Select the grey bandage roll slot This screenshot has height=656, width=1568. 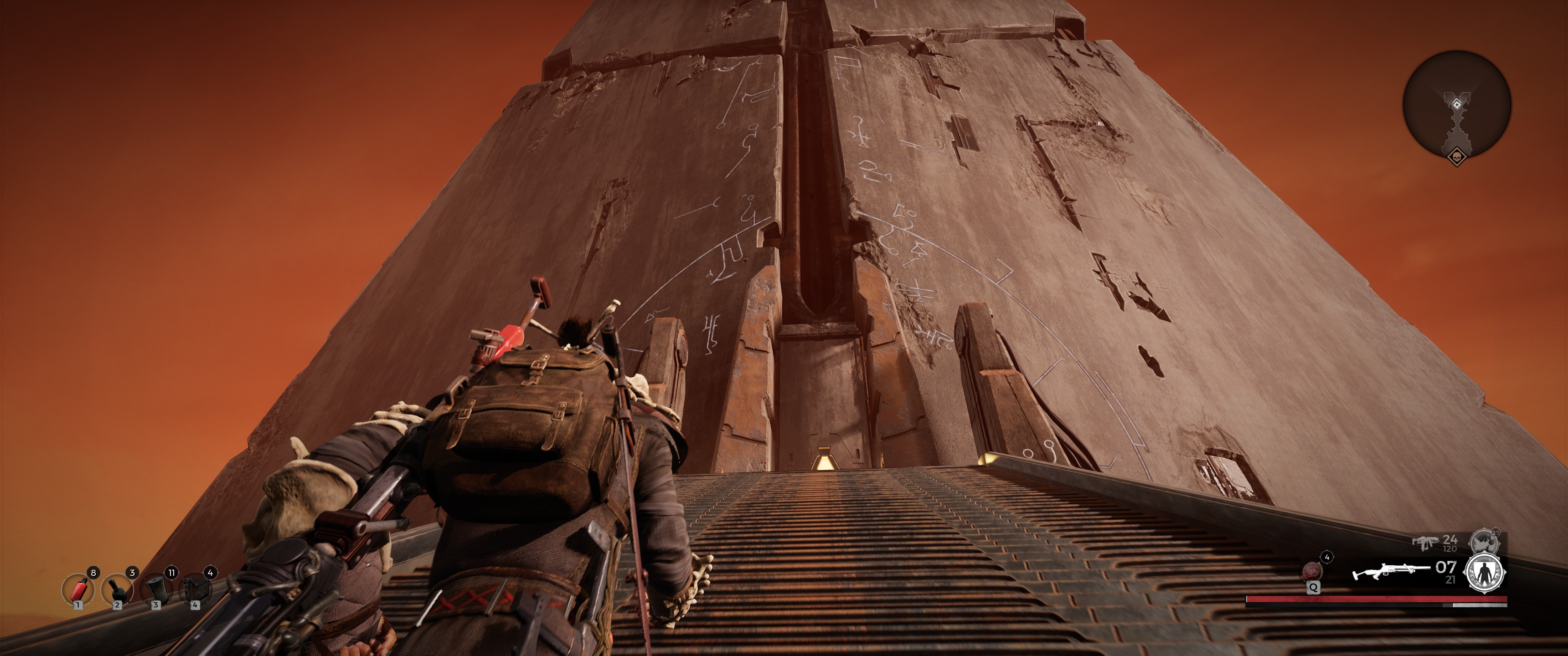[x=156, y=589]
